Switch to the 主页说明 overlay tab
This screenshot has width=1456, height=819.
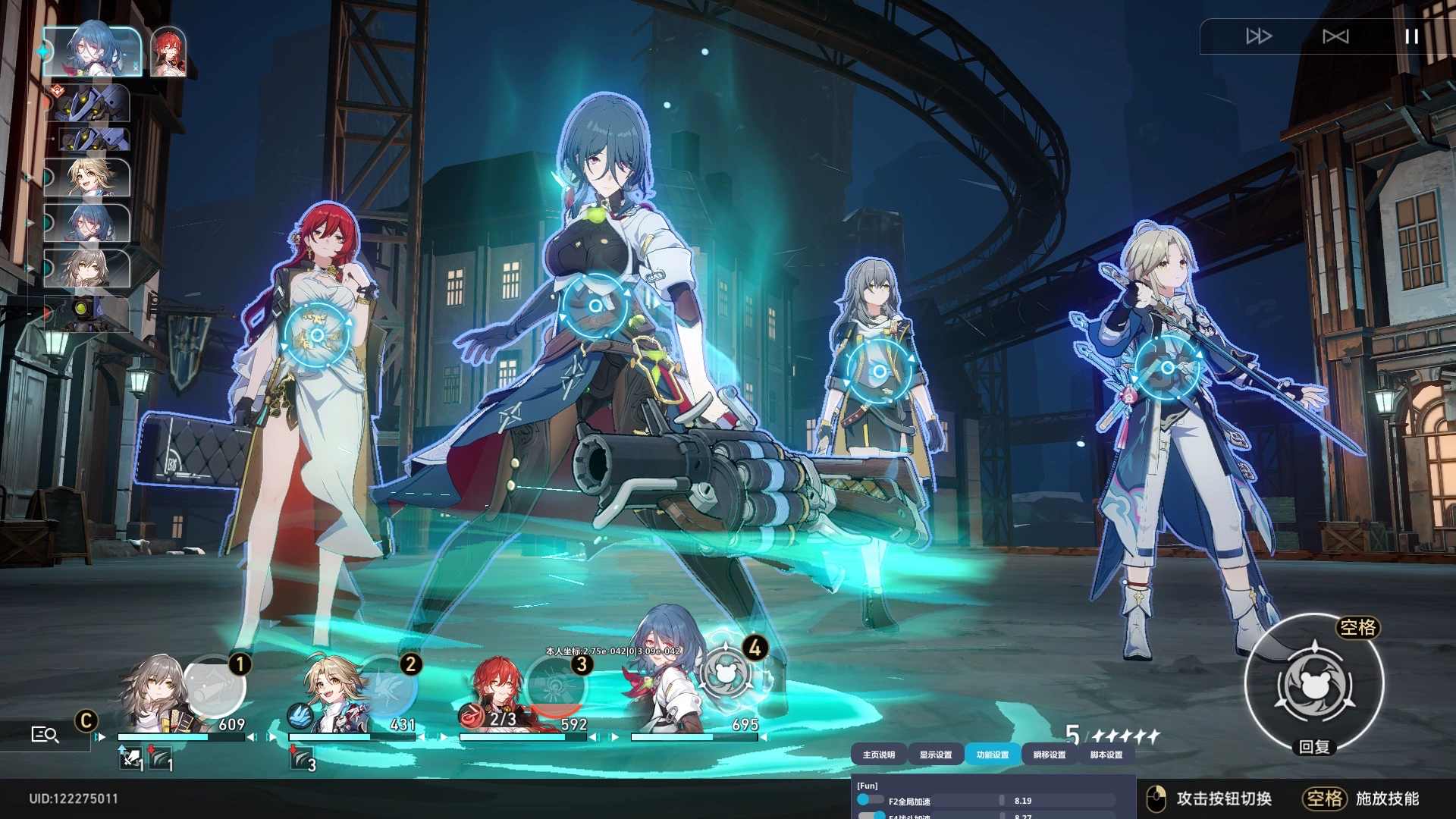tap(878, 755)
